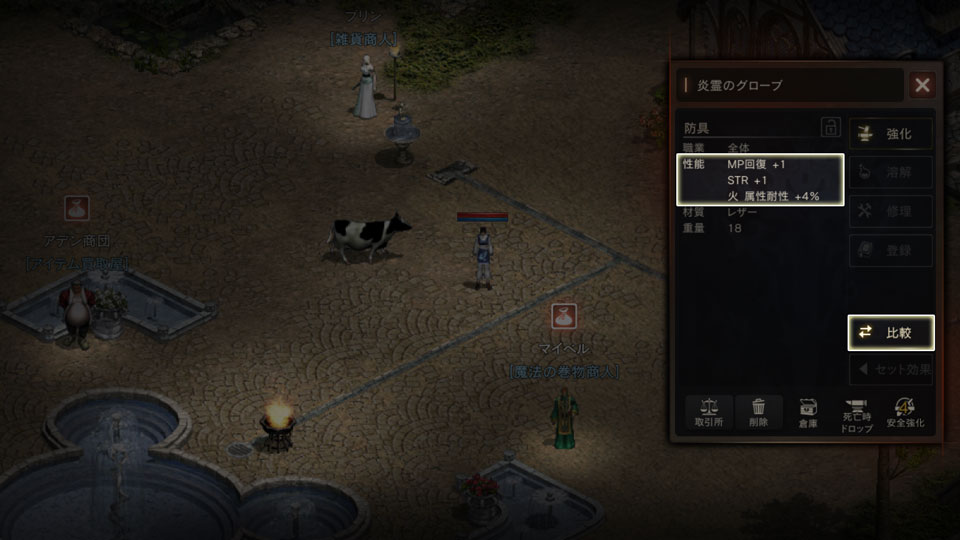Close the 炎霊のグローブ item window

pos(922,85)
